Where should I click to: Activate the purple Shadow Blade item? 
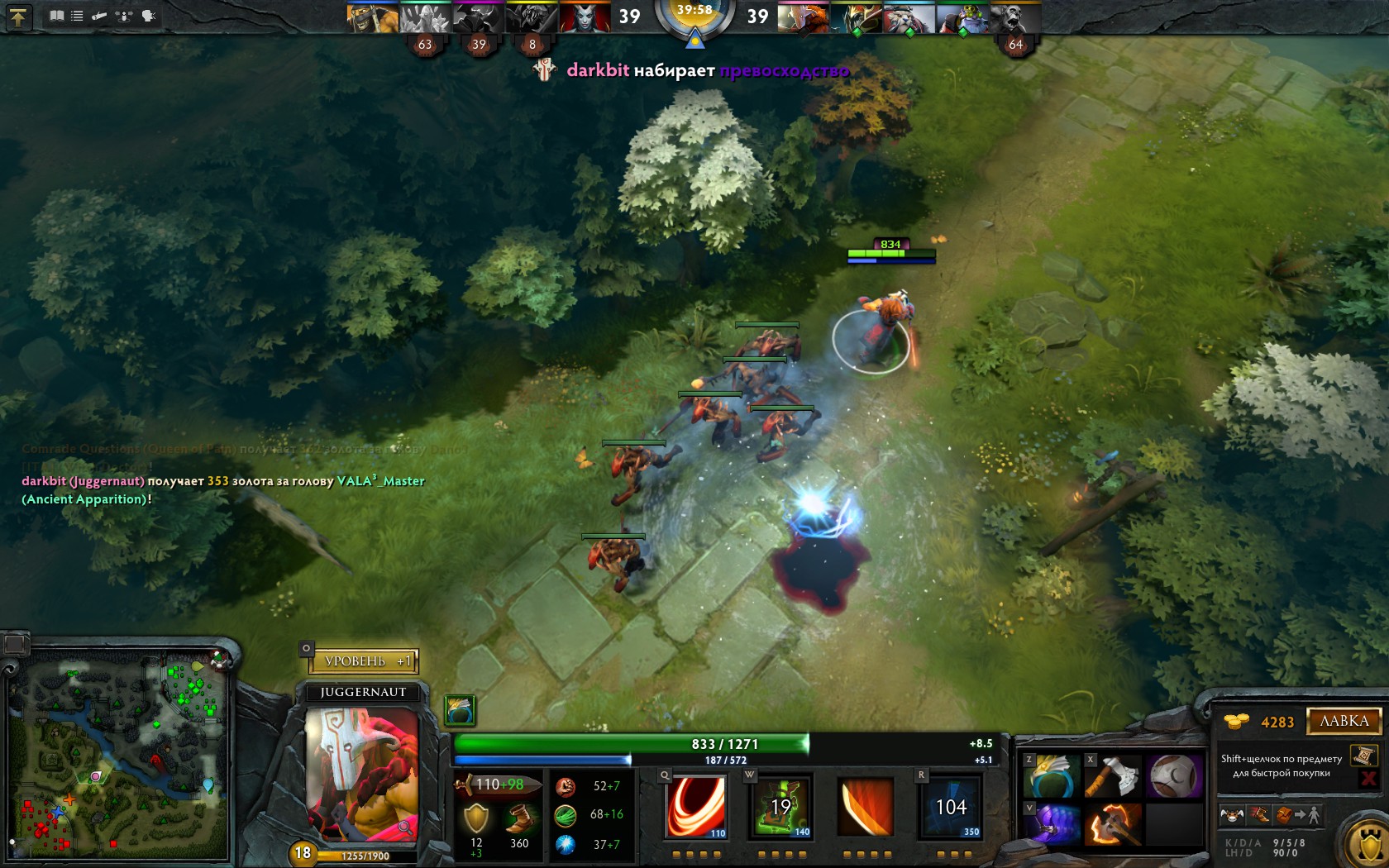point(1052,824)
